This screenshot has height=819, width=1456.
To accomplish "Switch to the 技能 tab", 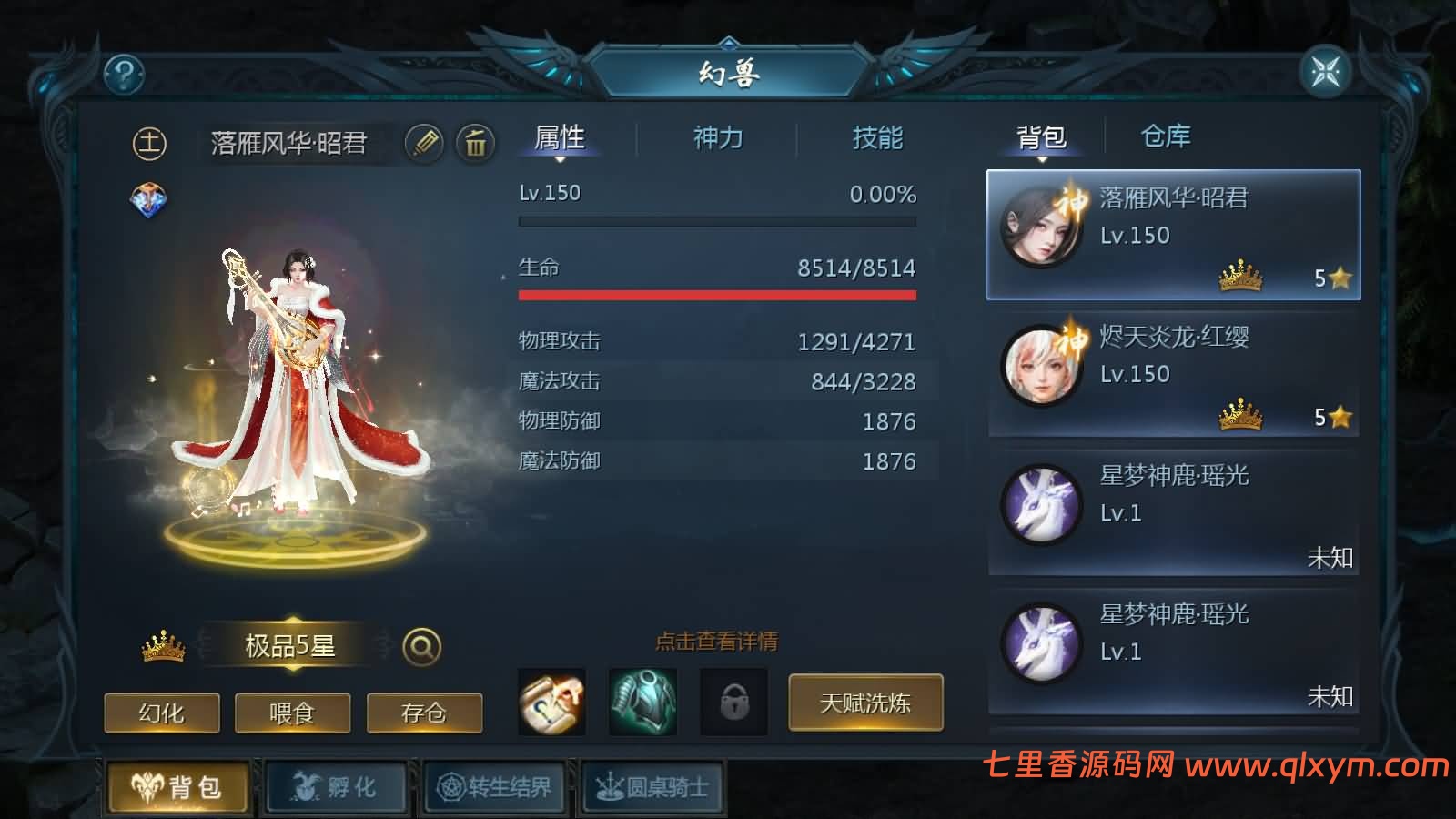I will [878, 138].
